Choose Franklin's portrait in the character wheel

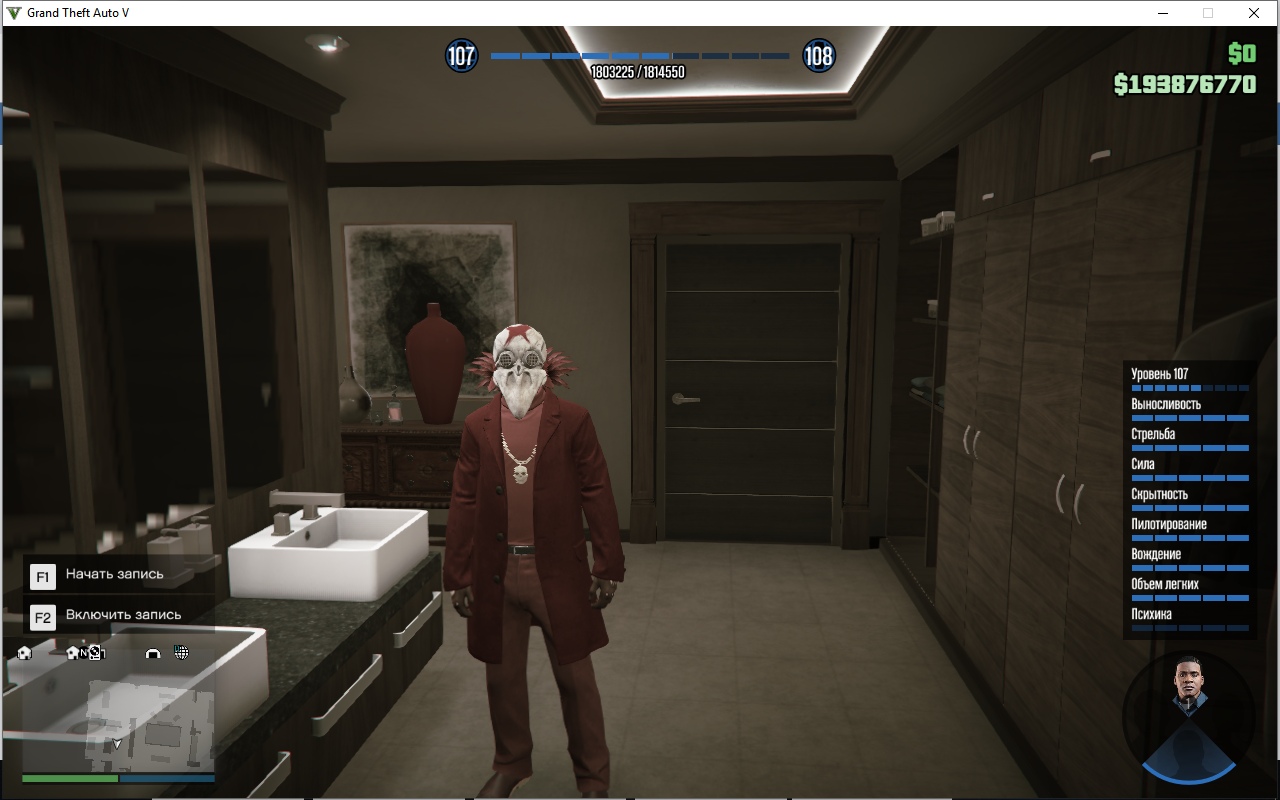(1188, 686)
